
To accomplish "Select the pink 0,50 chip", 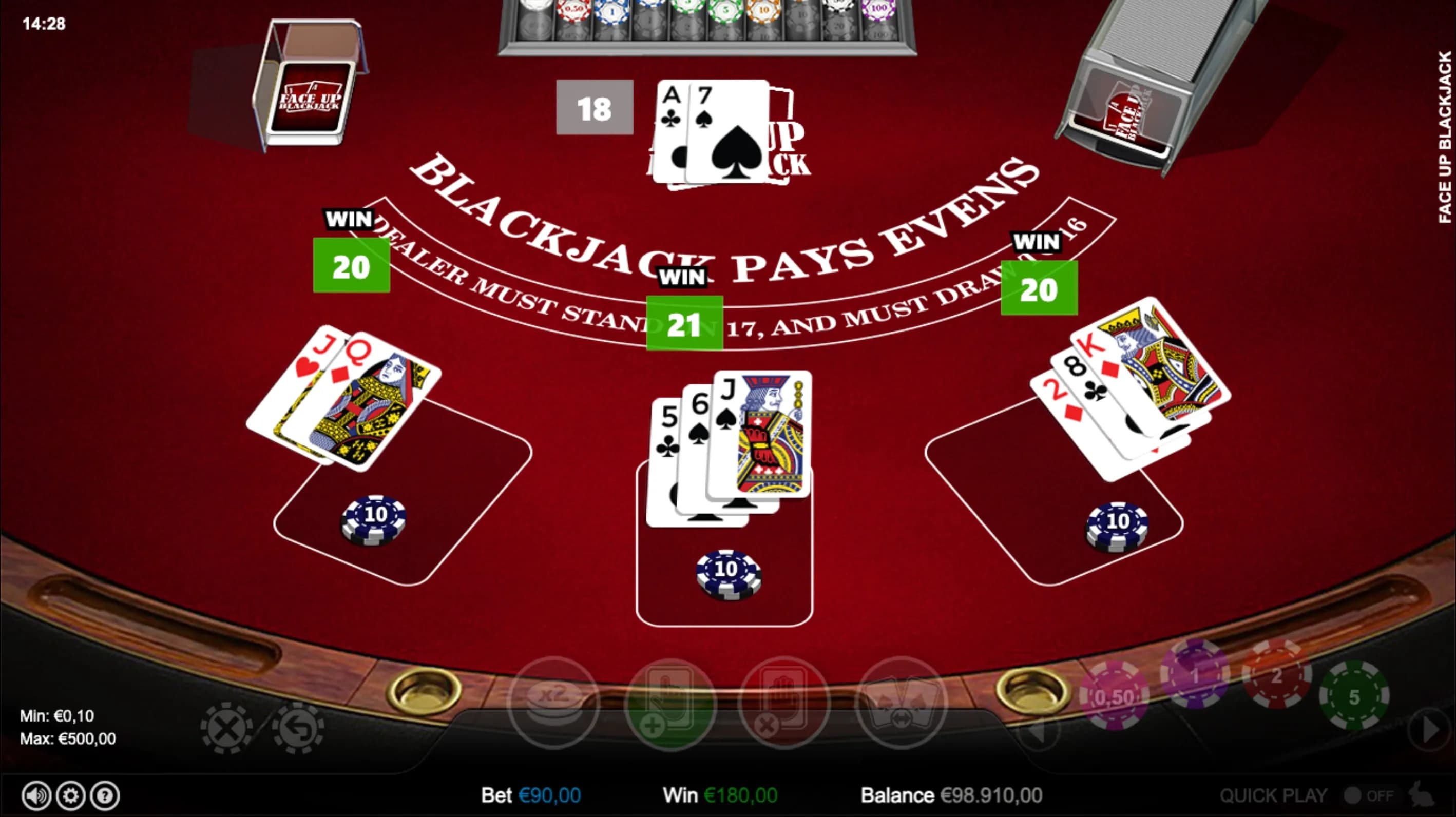I will [1114, 696].
